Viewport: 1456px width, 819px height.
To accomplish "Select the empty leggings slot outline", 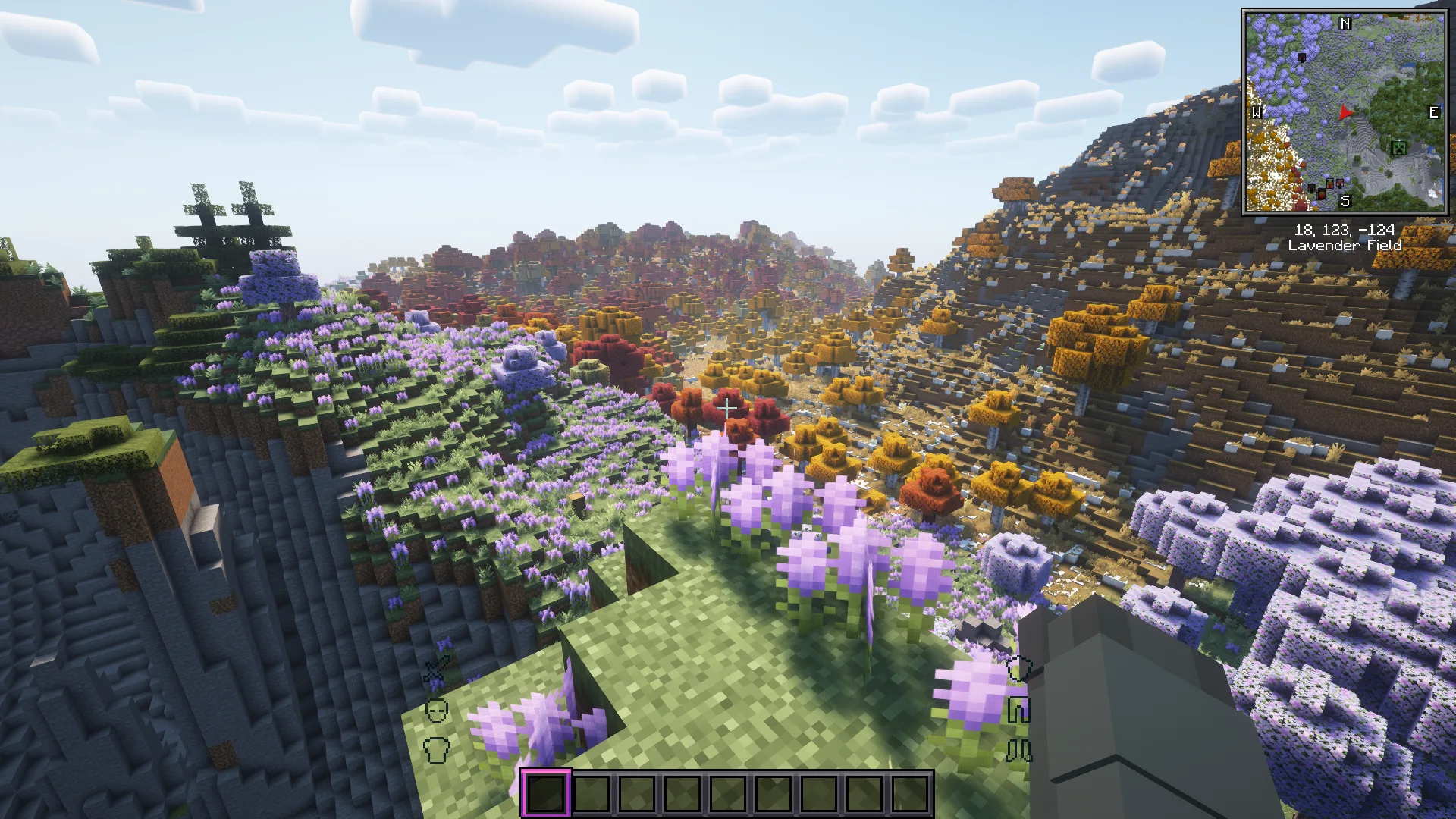I will tap(1018, 711).
